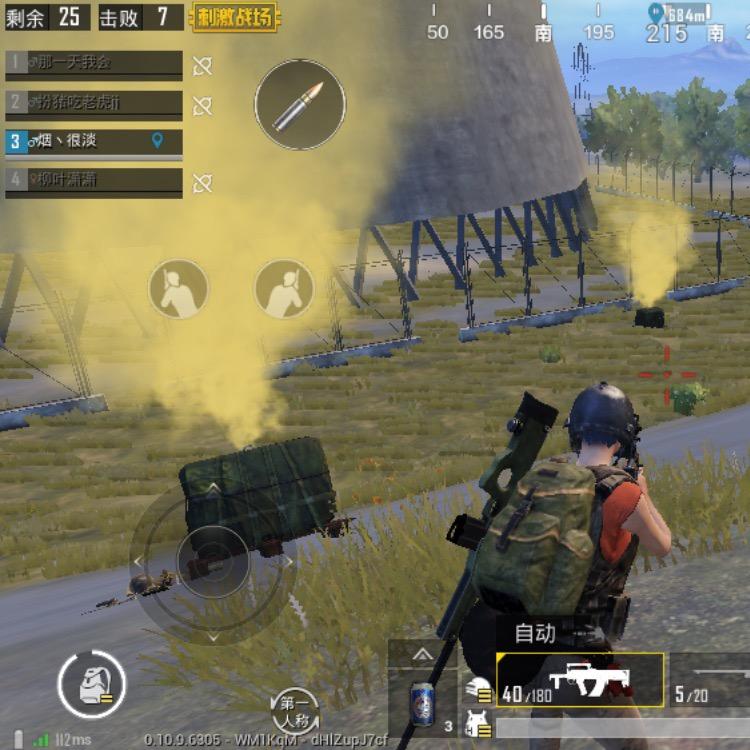Toggle the mute icon beside teammate 1
The height and width of the screenshot is (750, 750).
202,66
